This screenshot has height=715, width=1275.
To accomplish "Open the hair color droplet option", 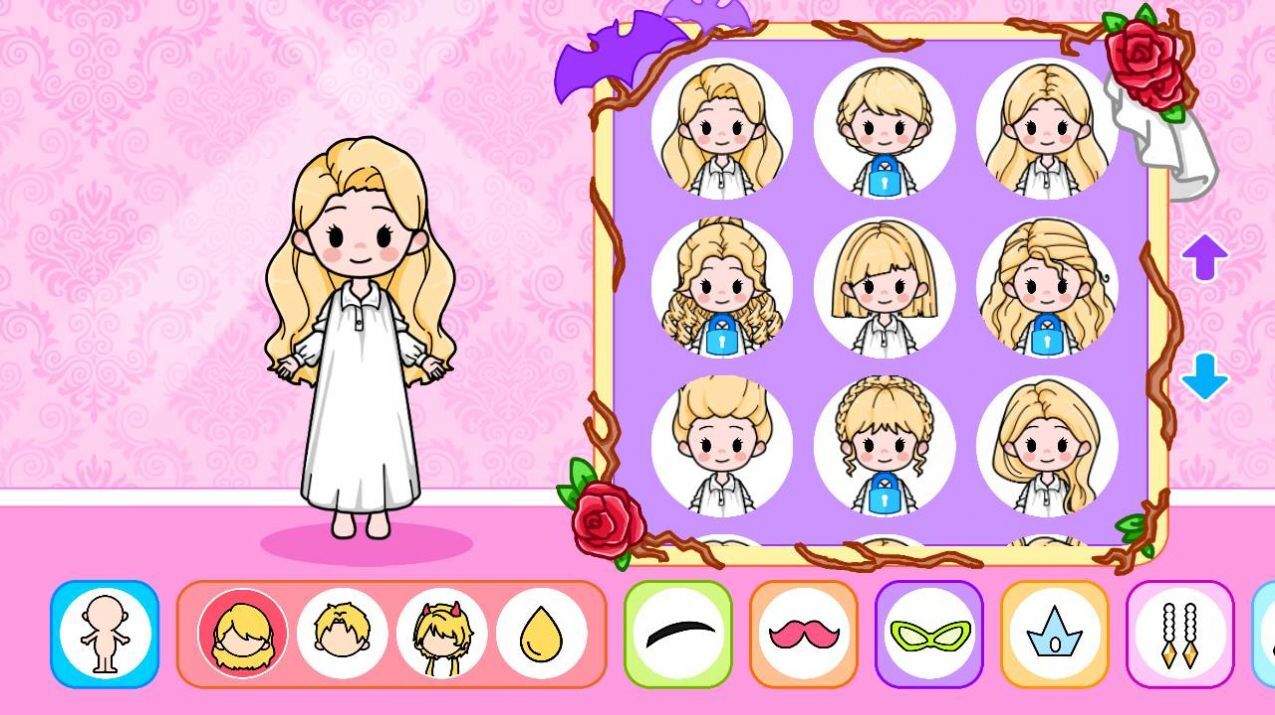I will (541, 634).
